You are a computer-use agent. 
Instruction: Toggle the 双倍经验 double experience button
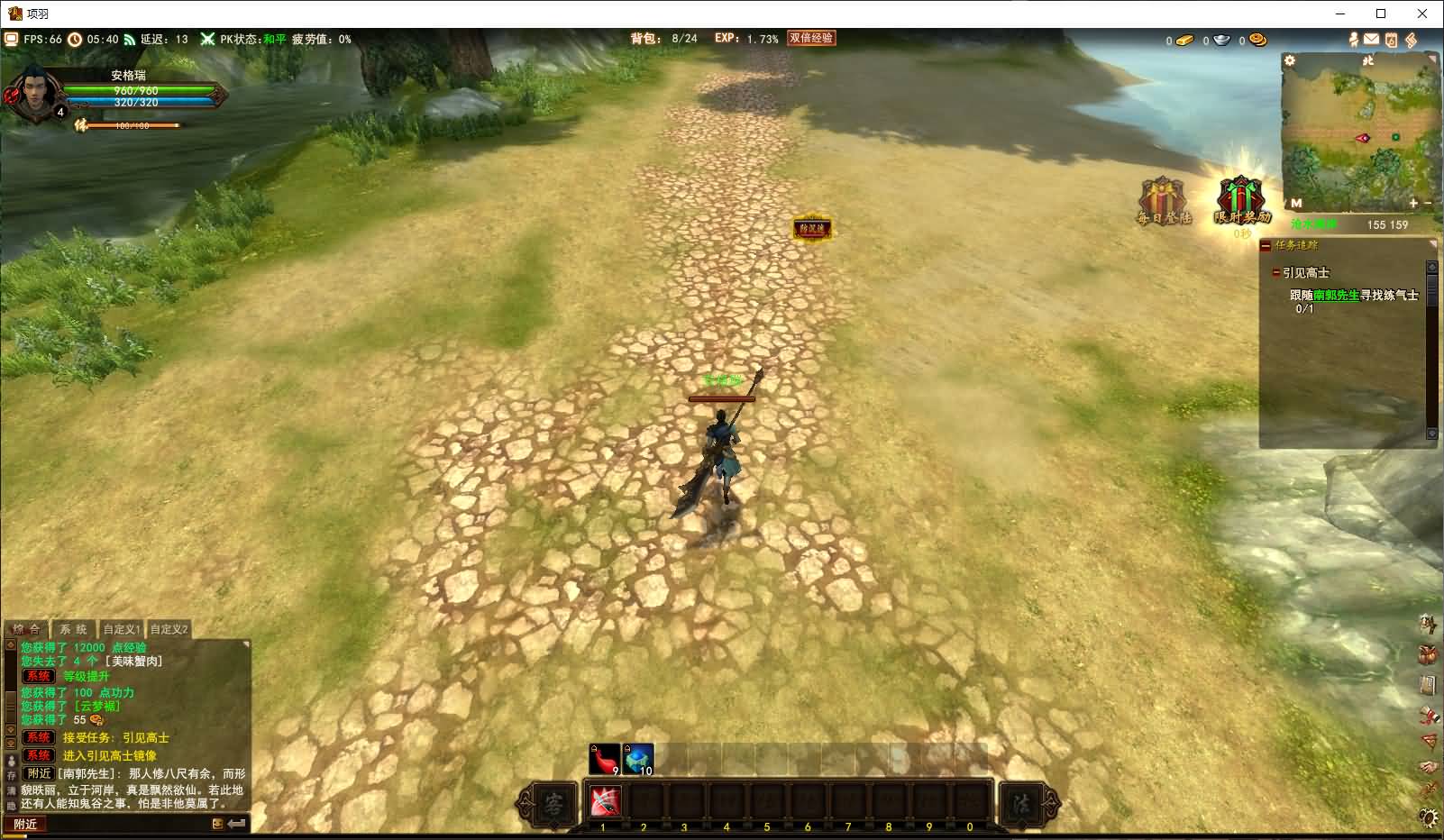pyautogui.click(x=811, y=38)
